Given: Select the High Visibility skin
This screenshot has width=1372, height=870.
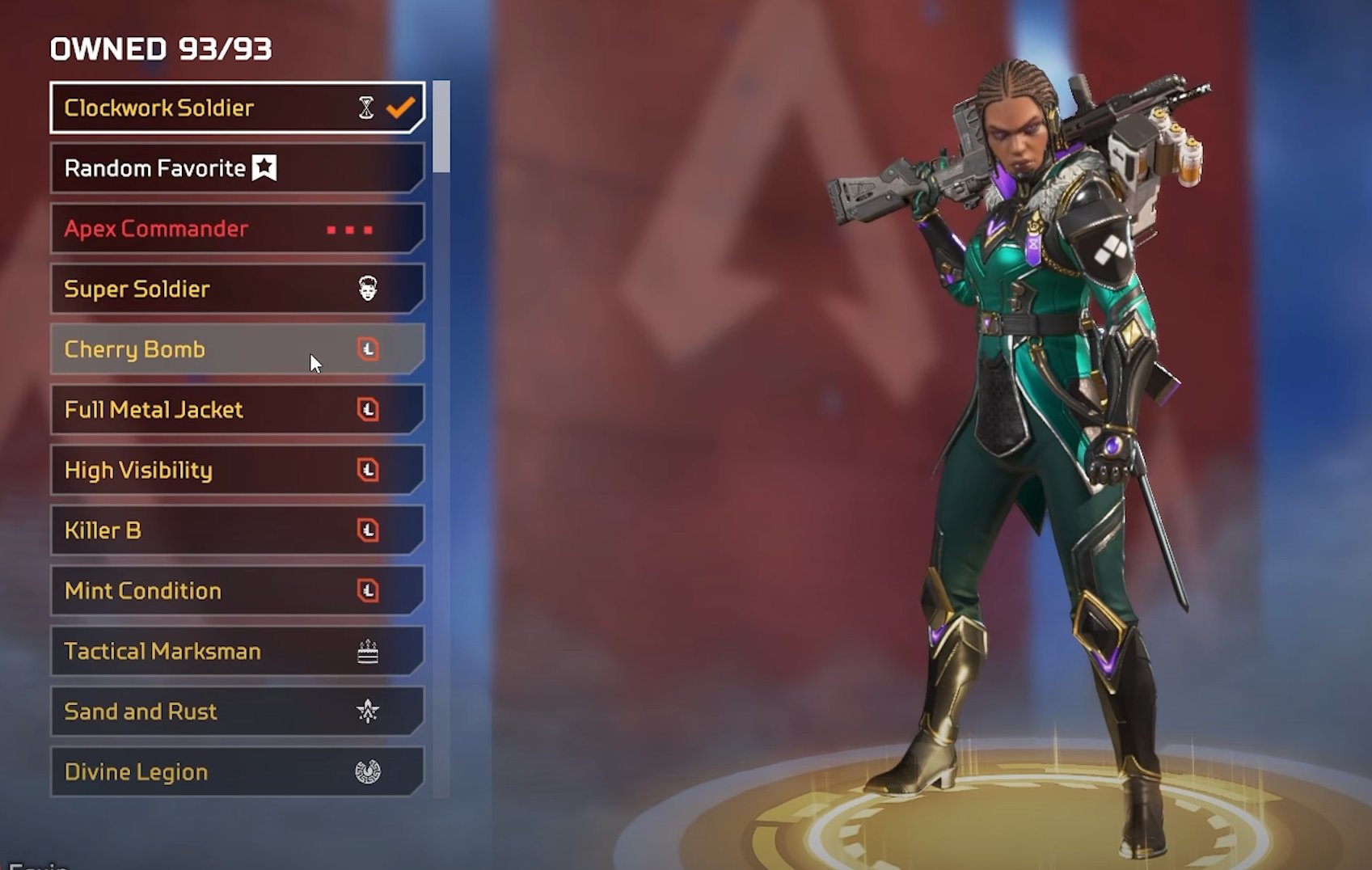Looking at the screenshot, I should click(x=236, y=470).
